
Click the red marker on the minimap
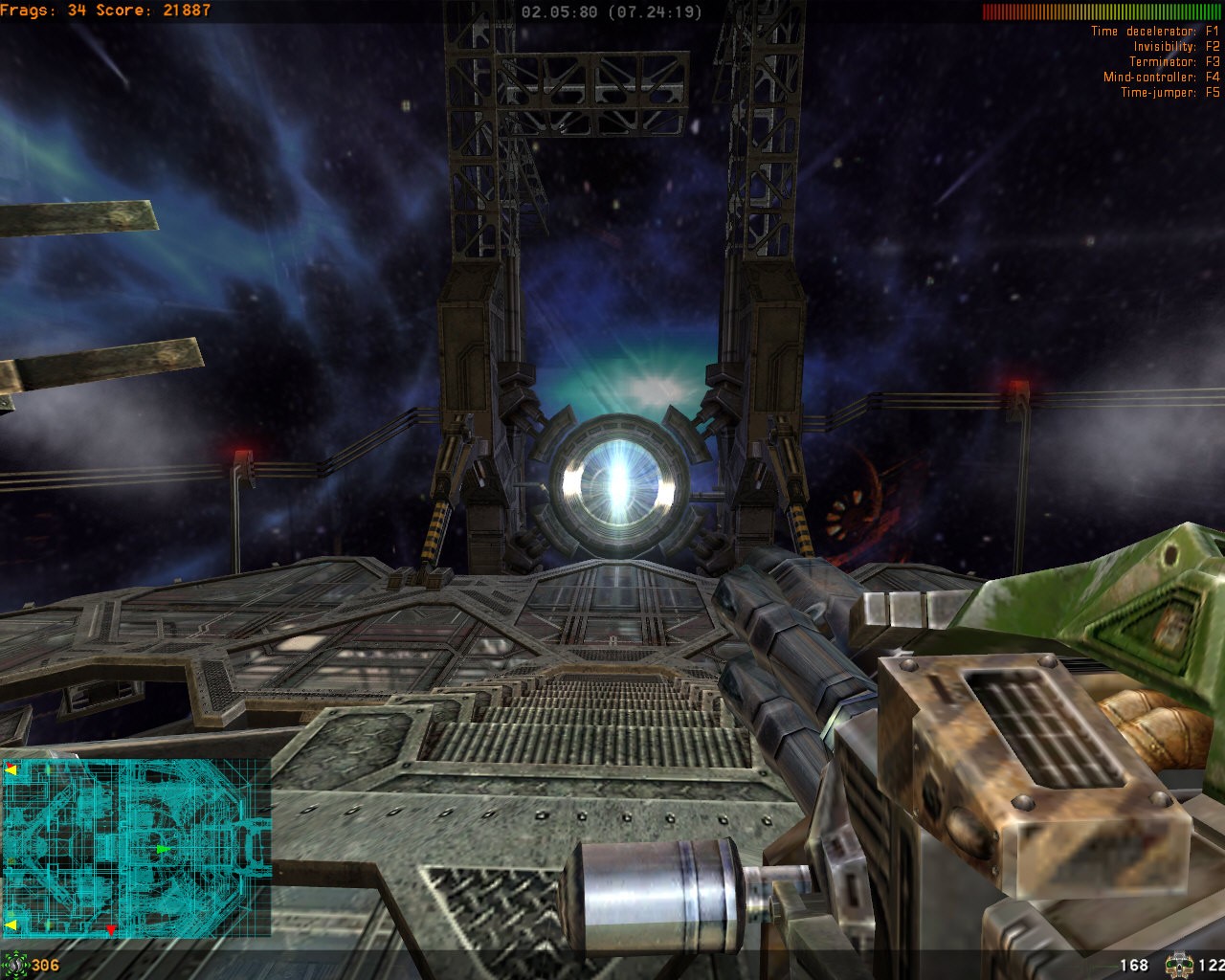[111, 929]
